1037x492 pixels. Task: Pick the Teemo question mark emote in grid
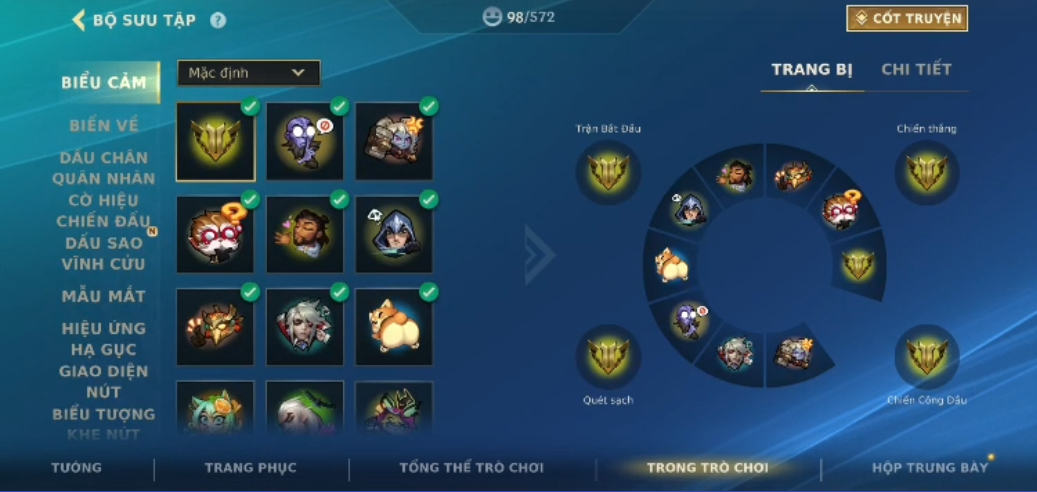coord(215,235)
